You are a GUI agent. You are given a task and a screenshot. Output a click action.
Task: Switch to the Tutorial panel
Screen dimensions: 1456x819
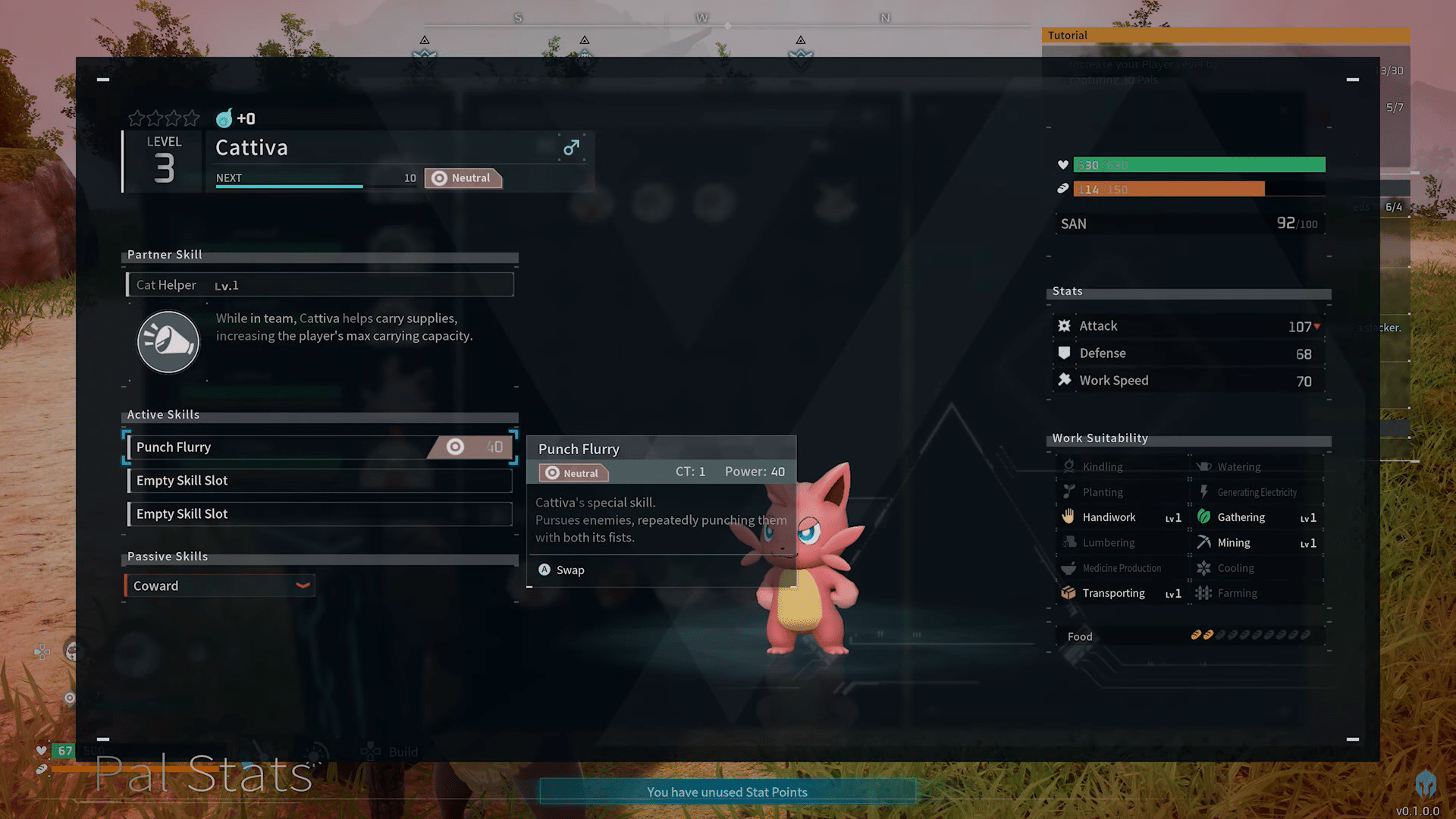[1067, 35]
